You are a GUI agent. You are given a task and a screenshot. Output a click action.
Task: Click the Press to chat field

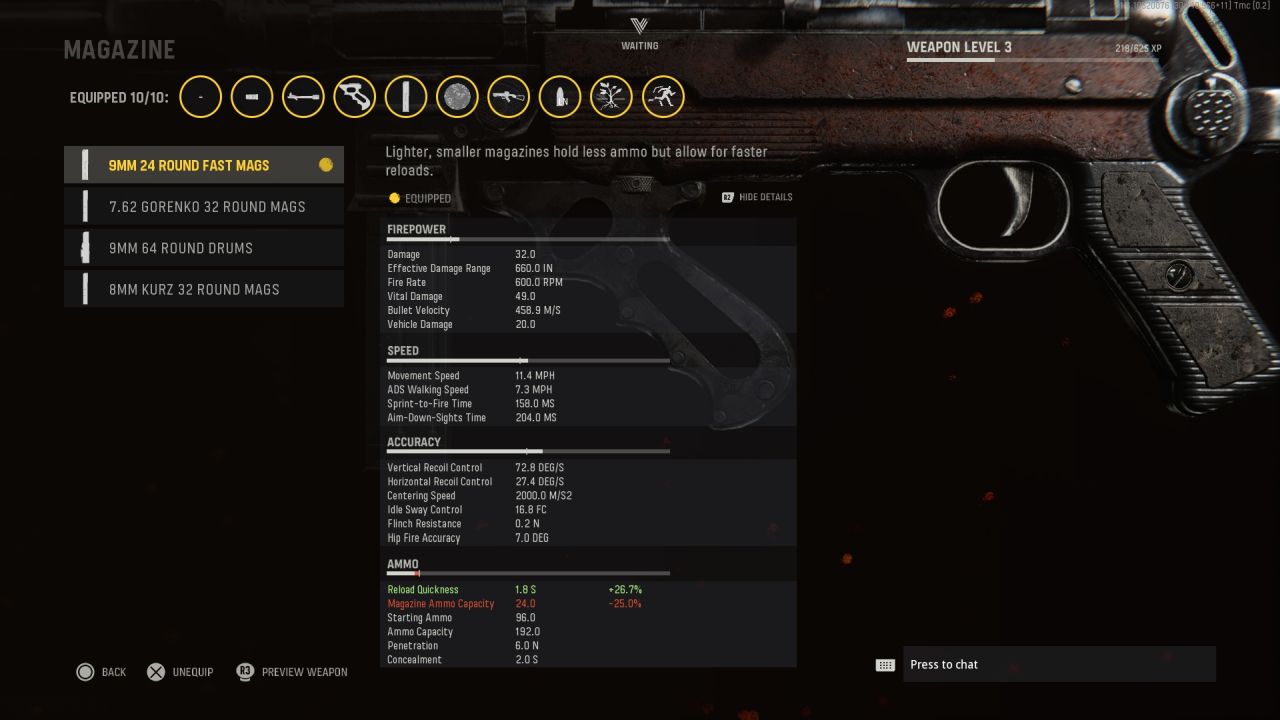[x=1059, y=664]
